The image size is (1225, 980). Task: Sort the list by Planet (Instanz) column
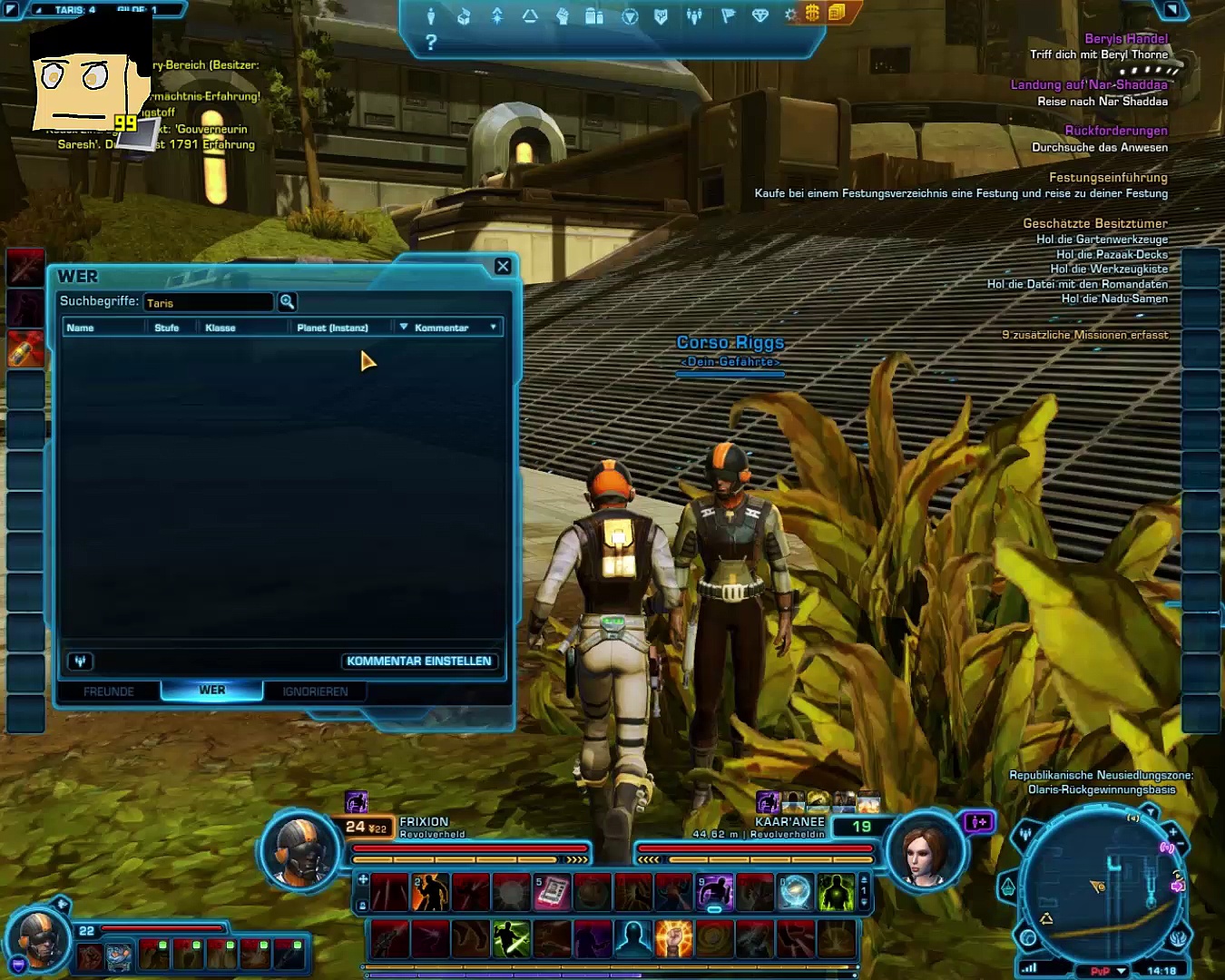pos(333,328)
